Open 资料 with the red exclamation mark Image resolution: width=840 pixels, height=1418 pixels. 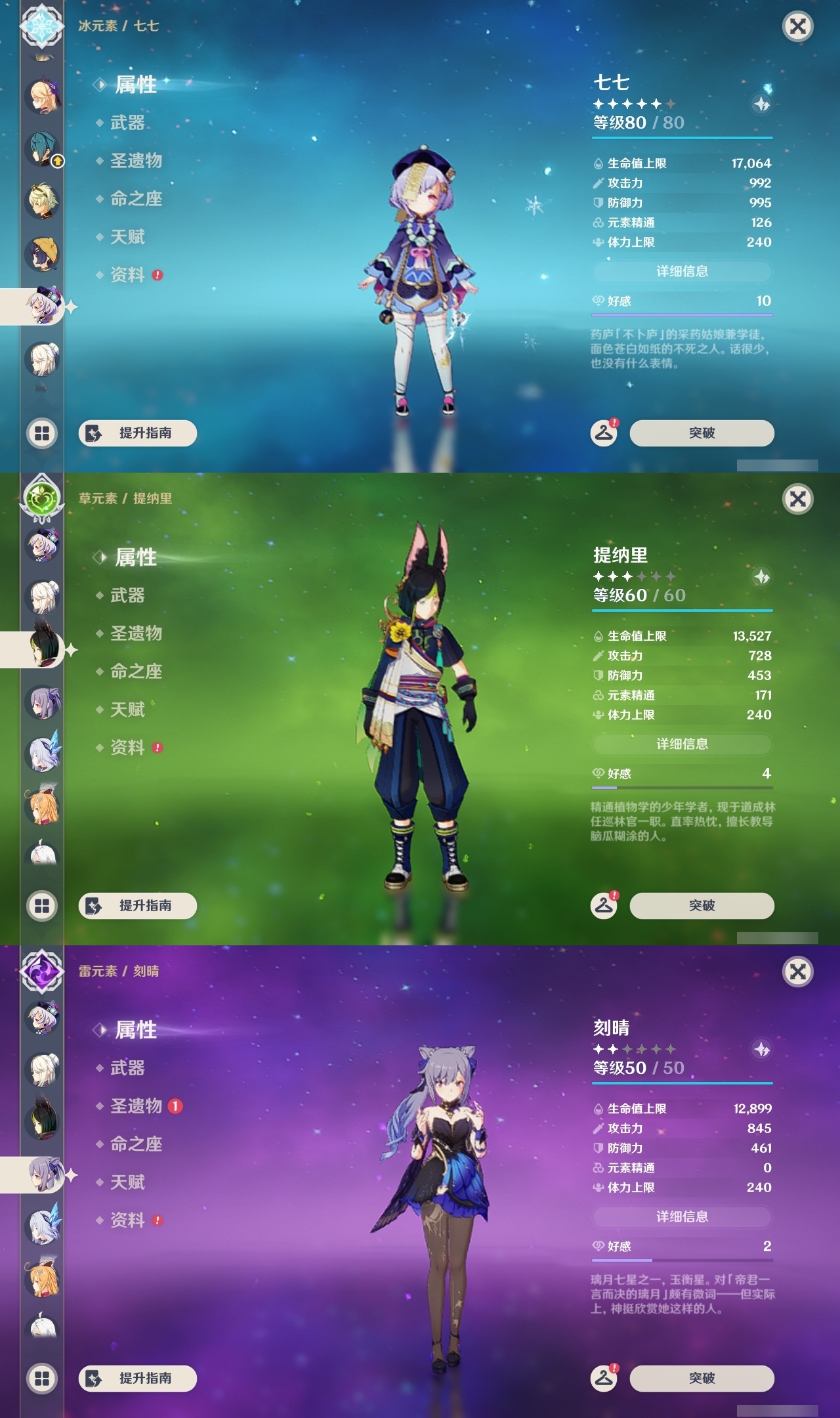tap(128, 276)
